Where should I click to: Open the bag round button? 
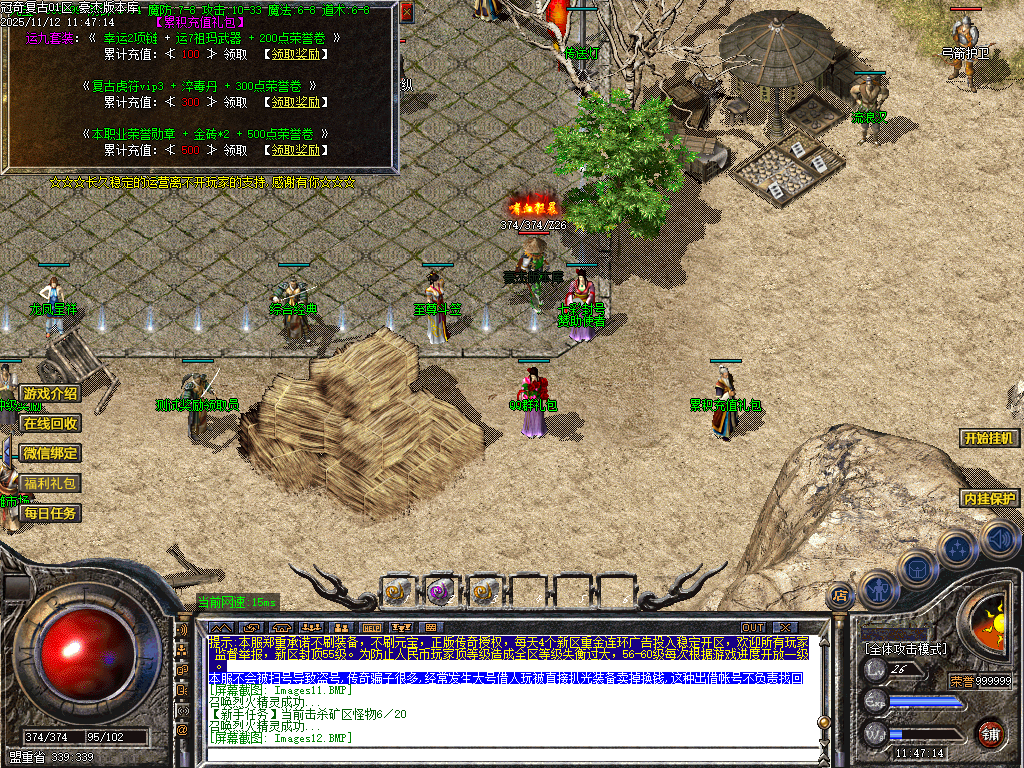pos(917,567)
